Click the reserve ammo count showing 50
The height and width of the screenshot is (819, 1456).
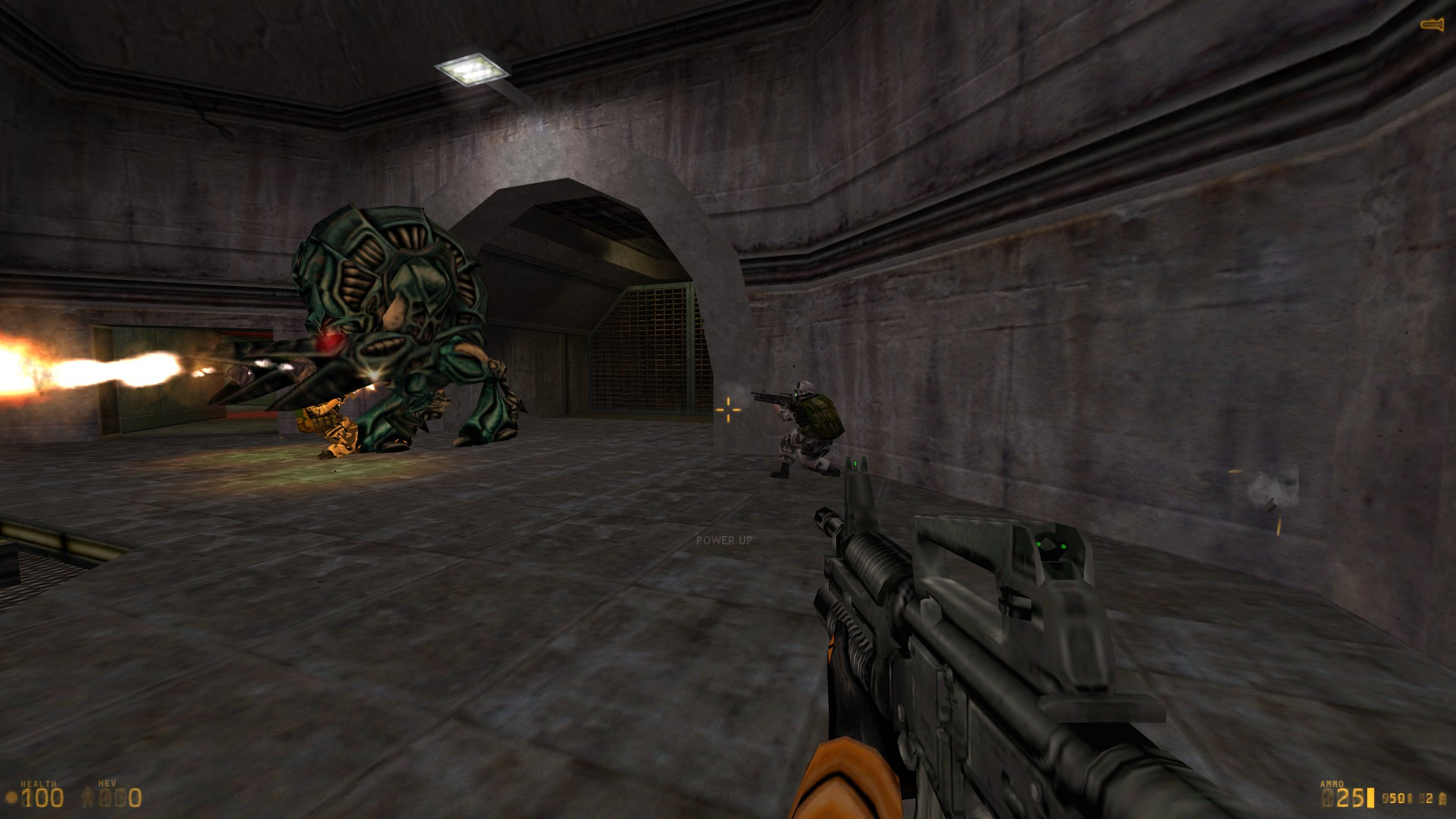click(x=1396, y=798)
